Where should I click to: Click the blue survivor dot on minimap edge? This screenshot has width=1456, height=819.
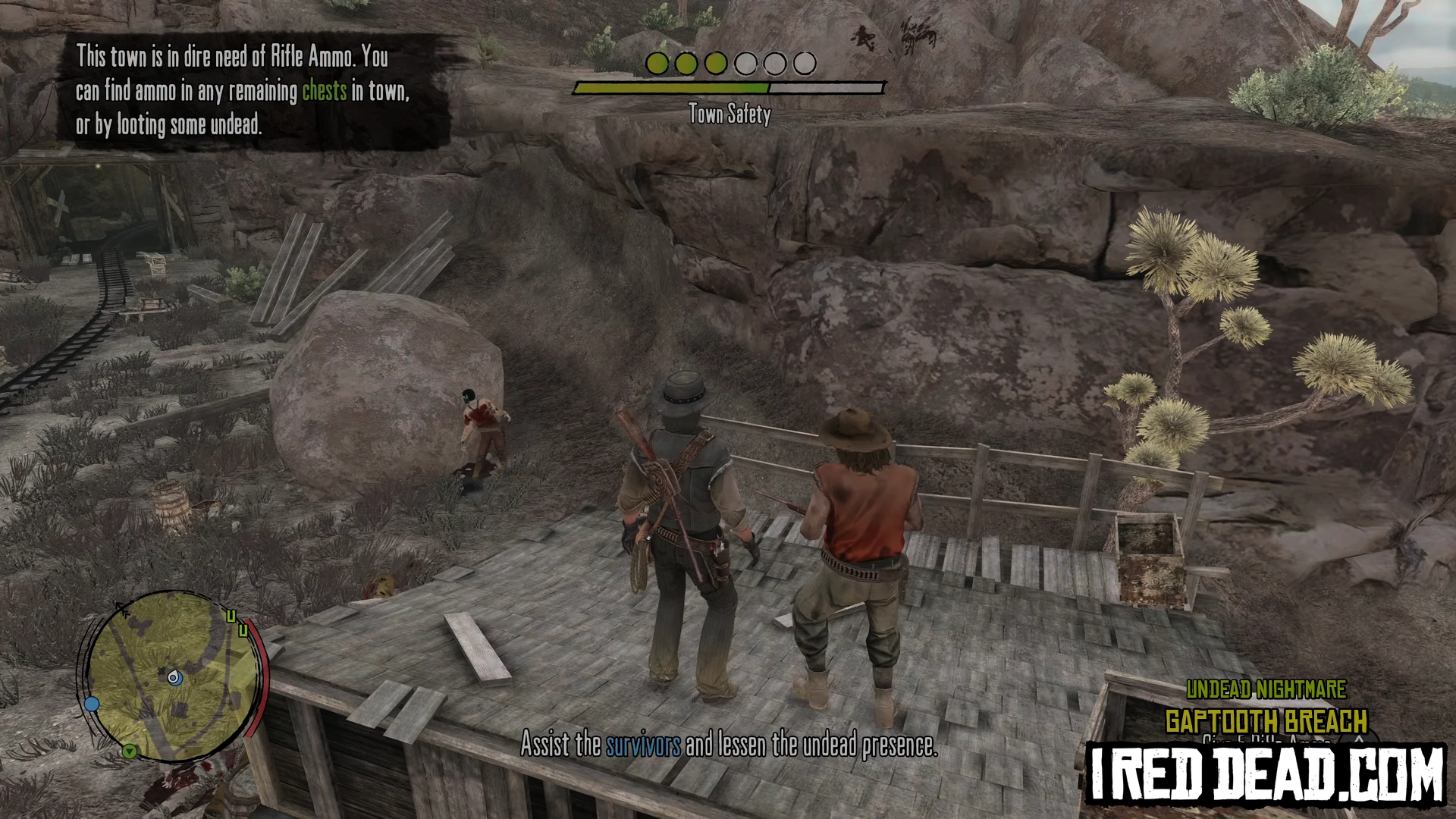(92, 704)
